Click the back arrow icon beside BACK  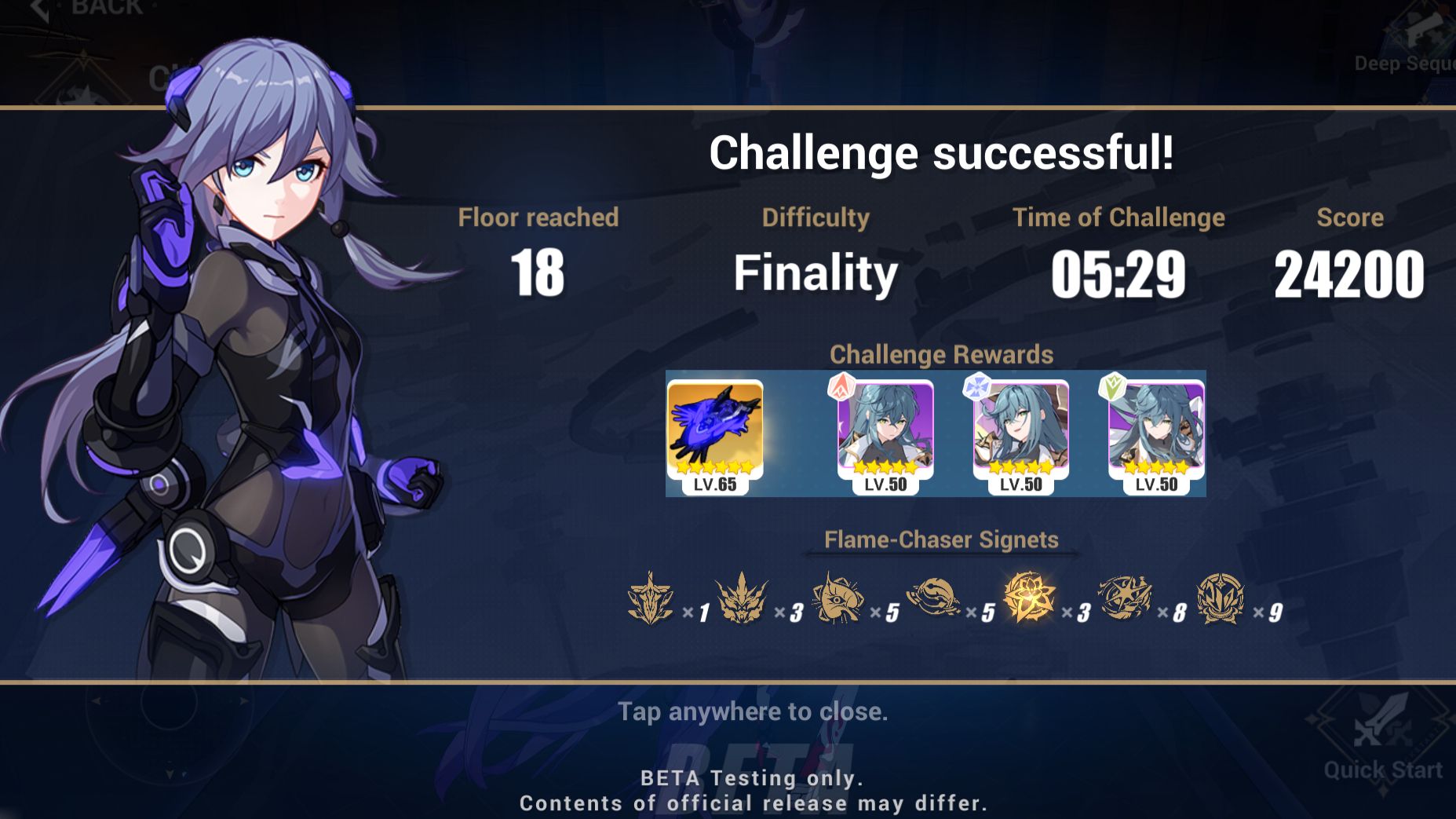36,8
